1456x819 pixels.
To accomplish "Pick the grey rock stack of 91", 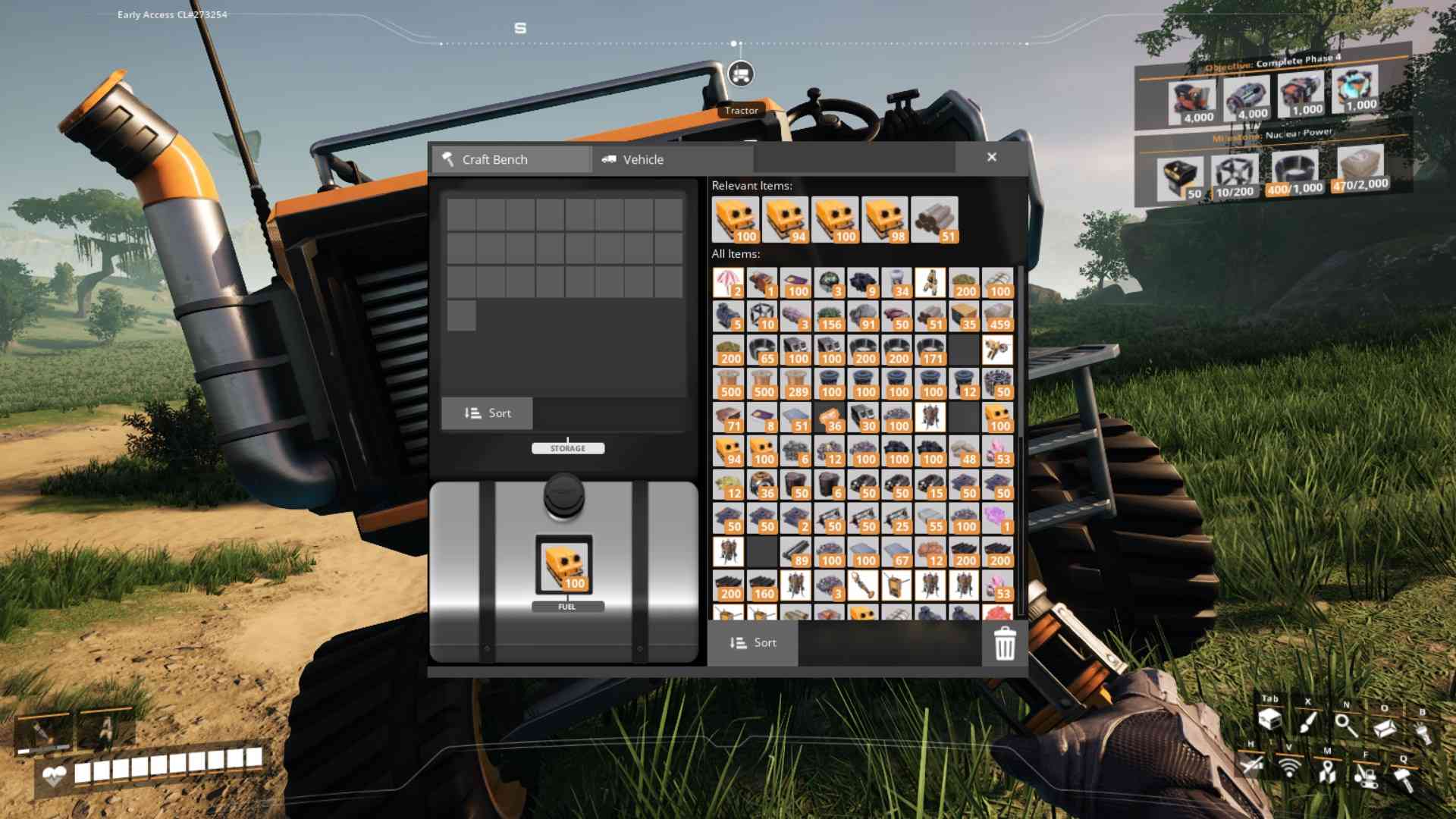I will pyautogui.click(x=863, y=316).
